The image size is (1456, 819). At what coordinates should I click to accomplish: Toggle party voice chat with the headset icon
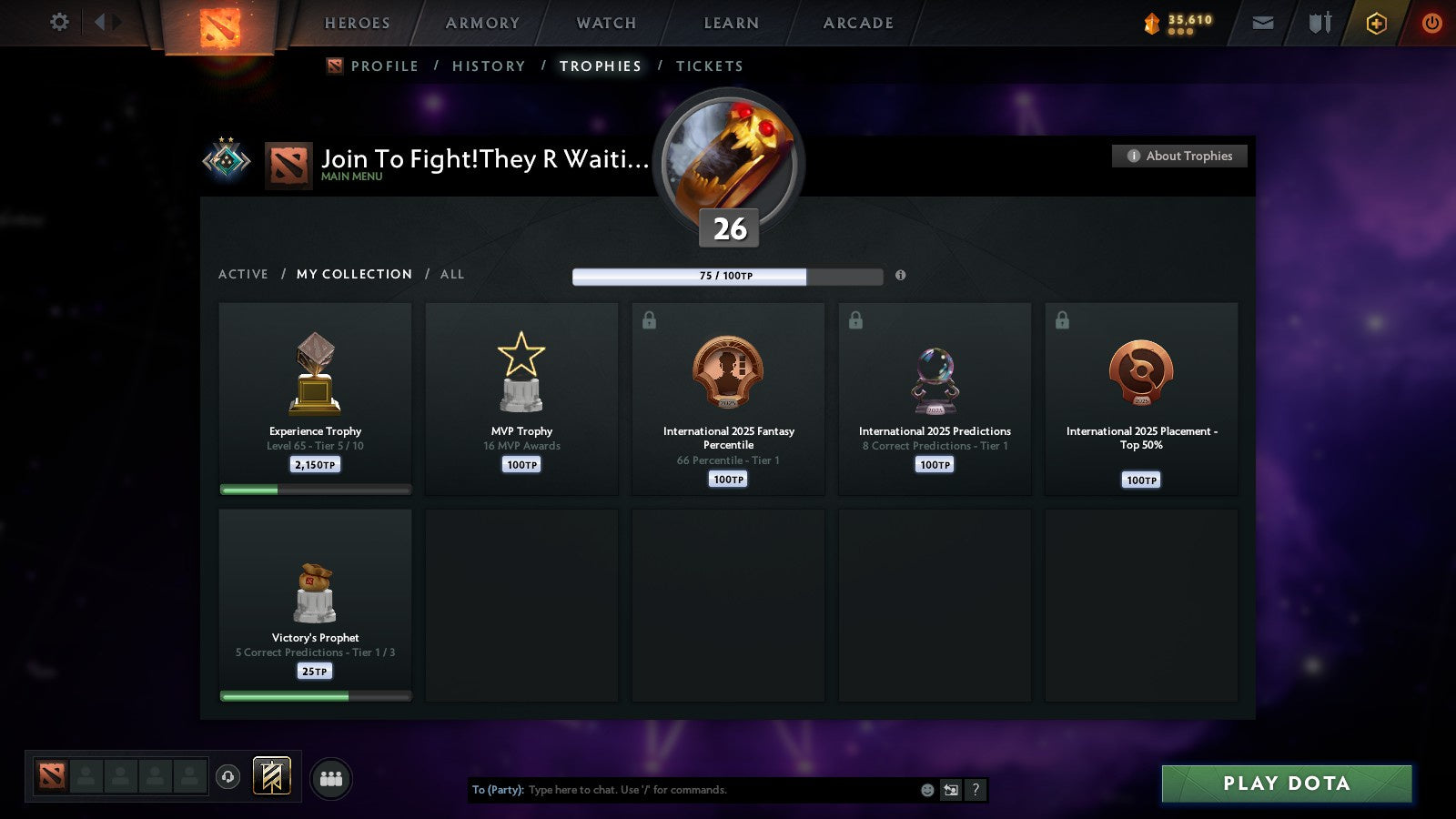(226, 774)
